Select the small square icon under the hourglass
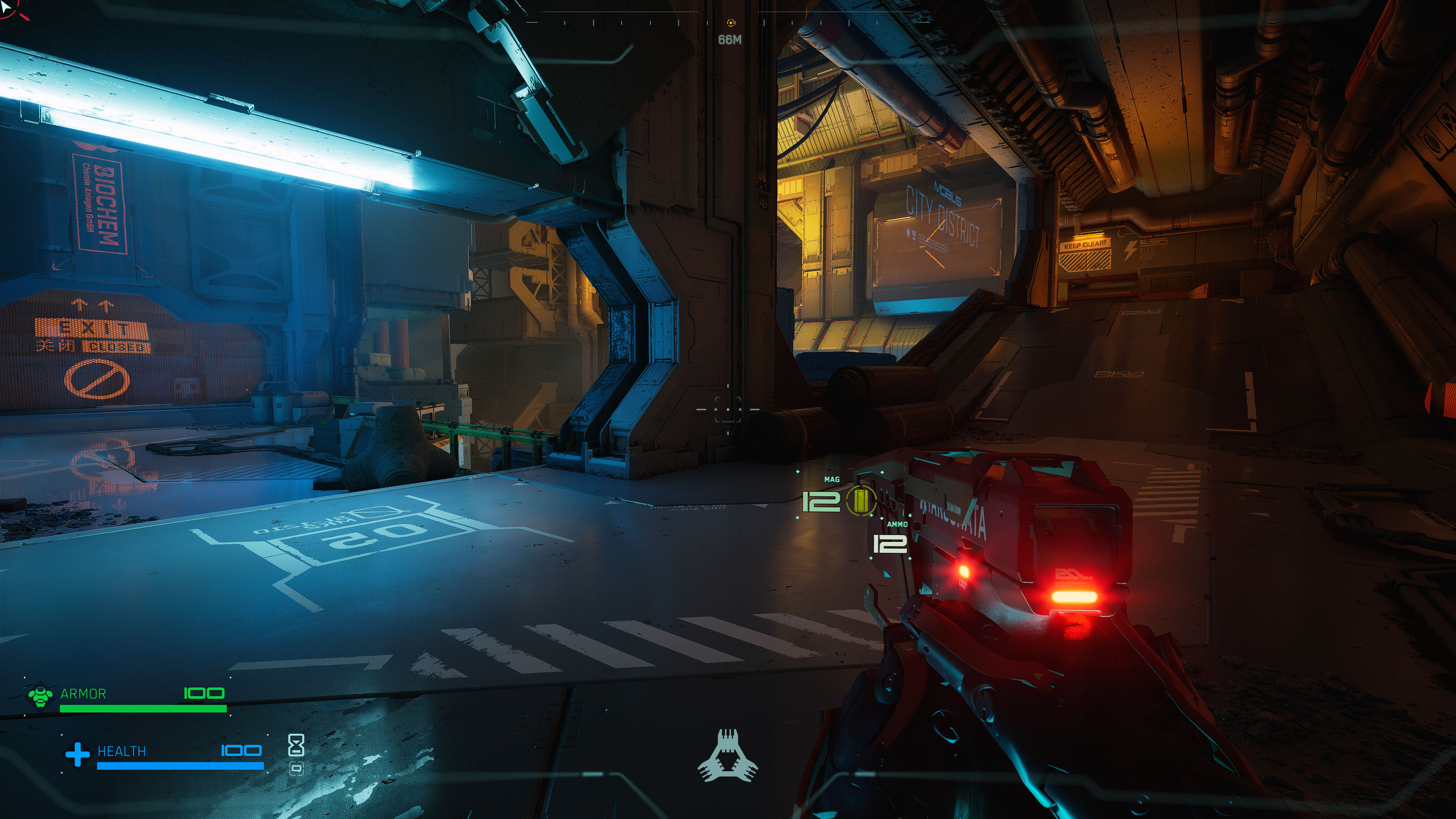This screenshot has height=819, width=1456. point(296,769)
